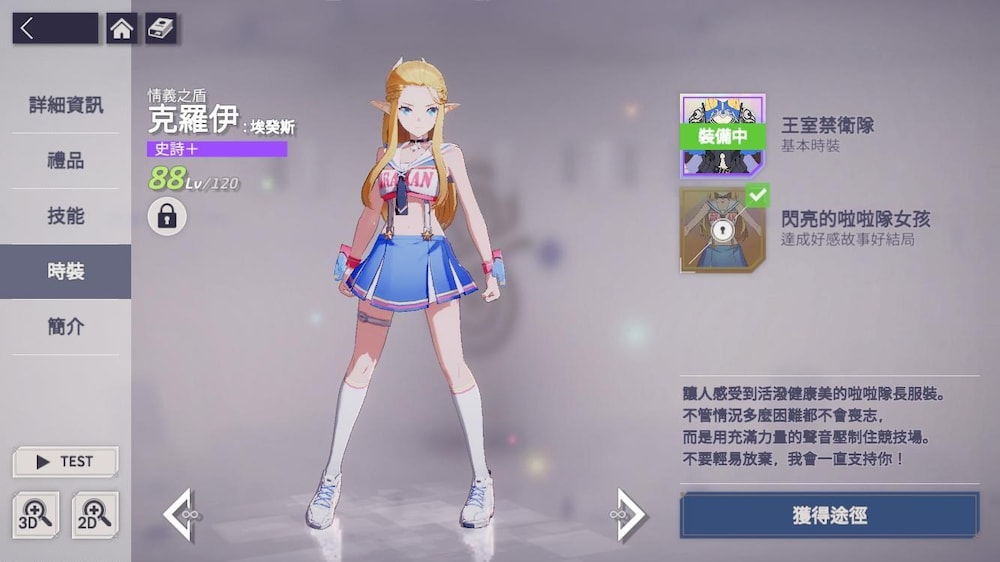Open the 2D zoom view
1000x562 pixels.
(x=94, y=515)
